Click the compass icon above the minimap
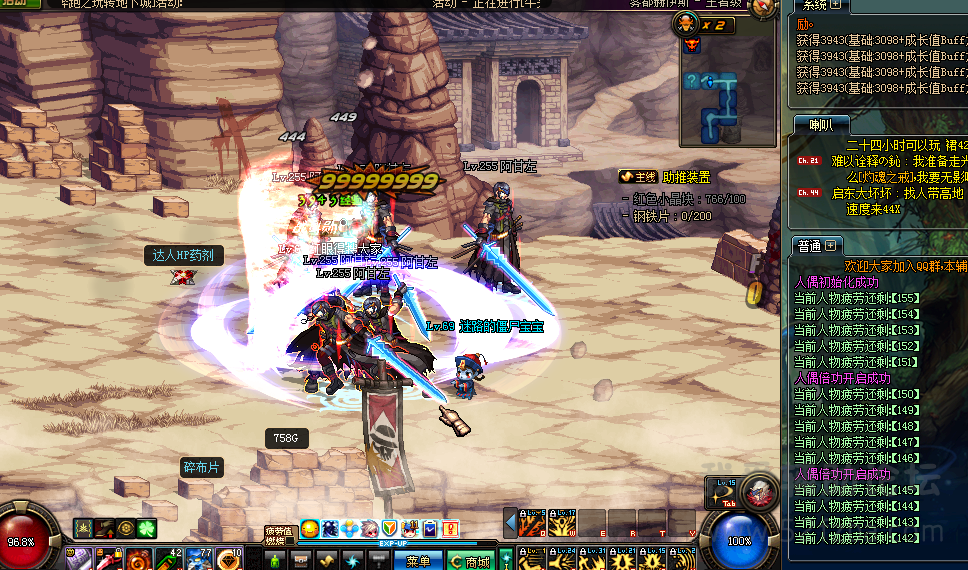The image size is (968, 570). 764,7
